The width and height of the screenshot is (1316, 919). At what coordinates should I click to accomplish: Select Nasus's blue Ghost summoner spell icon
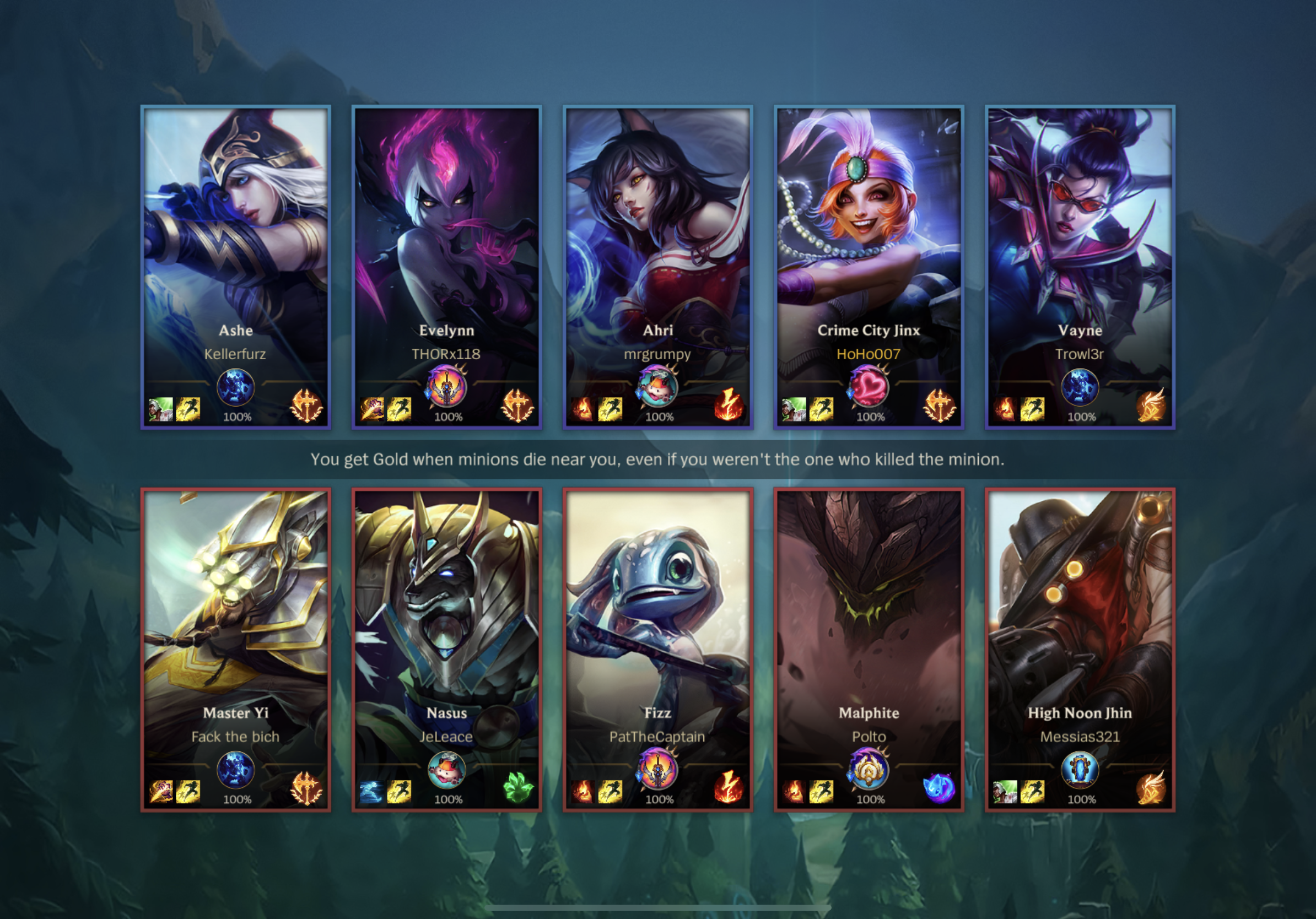coord(371,792)
